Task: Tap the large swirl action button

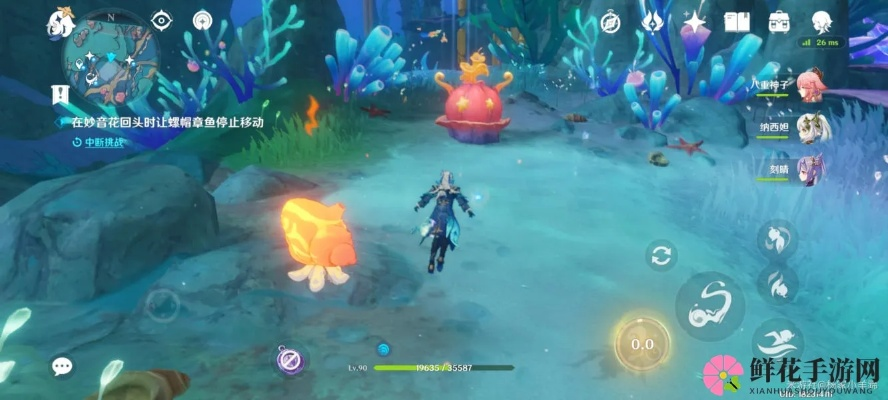Action: 709,305
